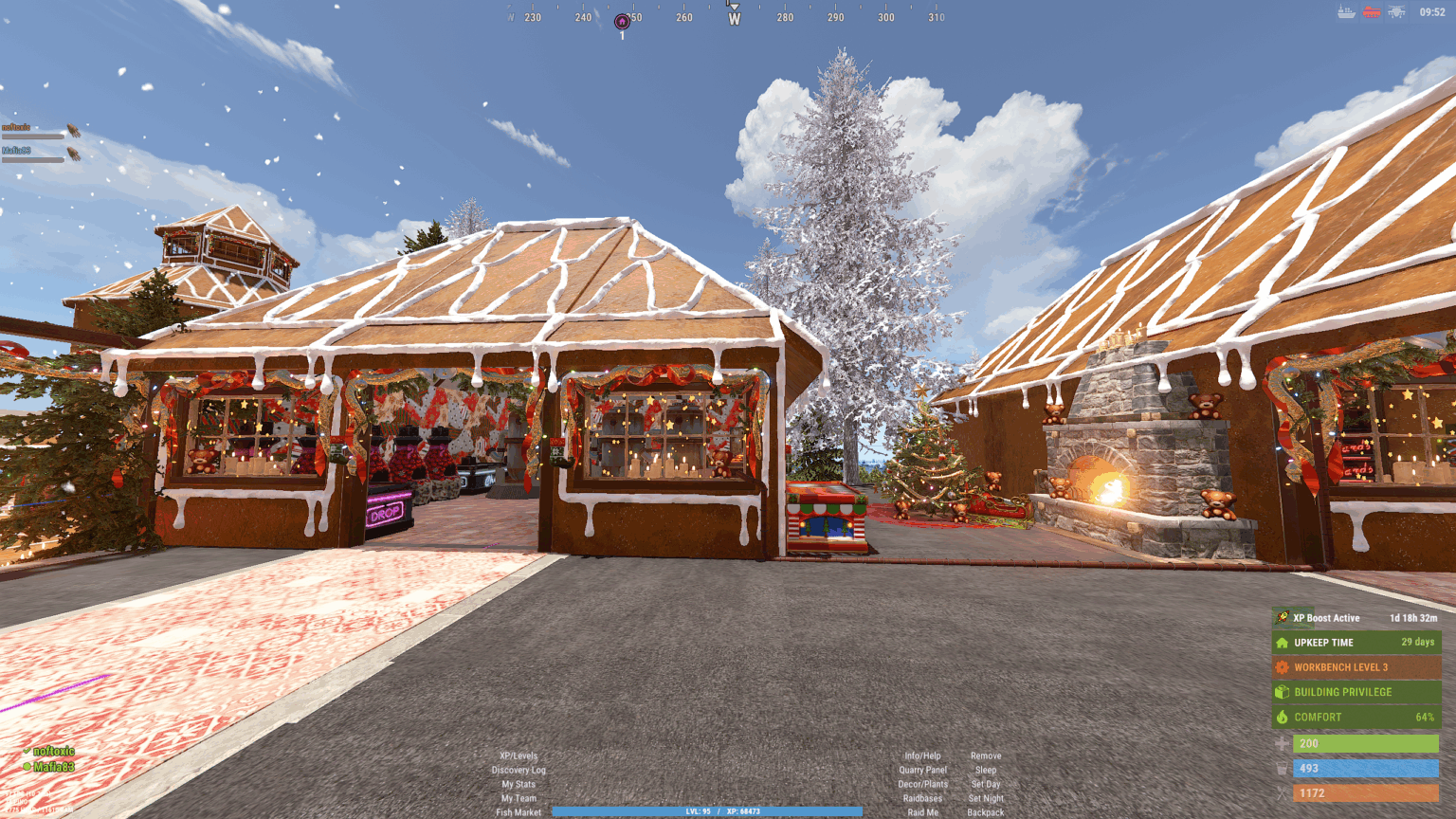This screenshot has height=819, width=1456.
Task: Expand the Raidbases menu
Action: [x=922, y=798]
